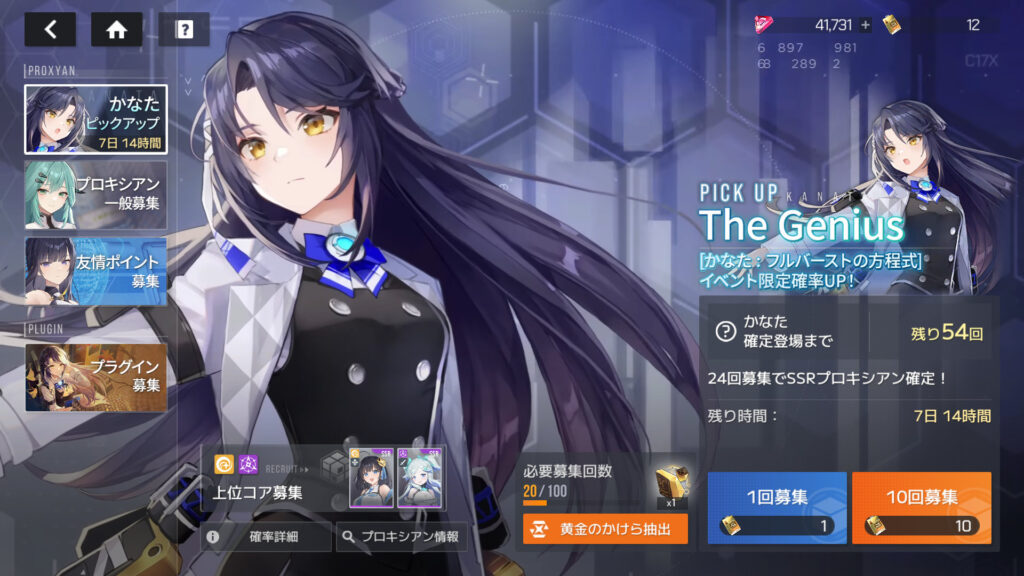View the teal-haired SSR character thumbnail
Viewport: 1024px width, 576px height.
click(420, 477)
